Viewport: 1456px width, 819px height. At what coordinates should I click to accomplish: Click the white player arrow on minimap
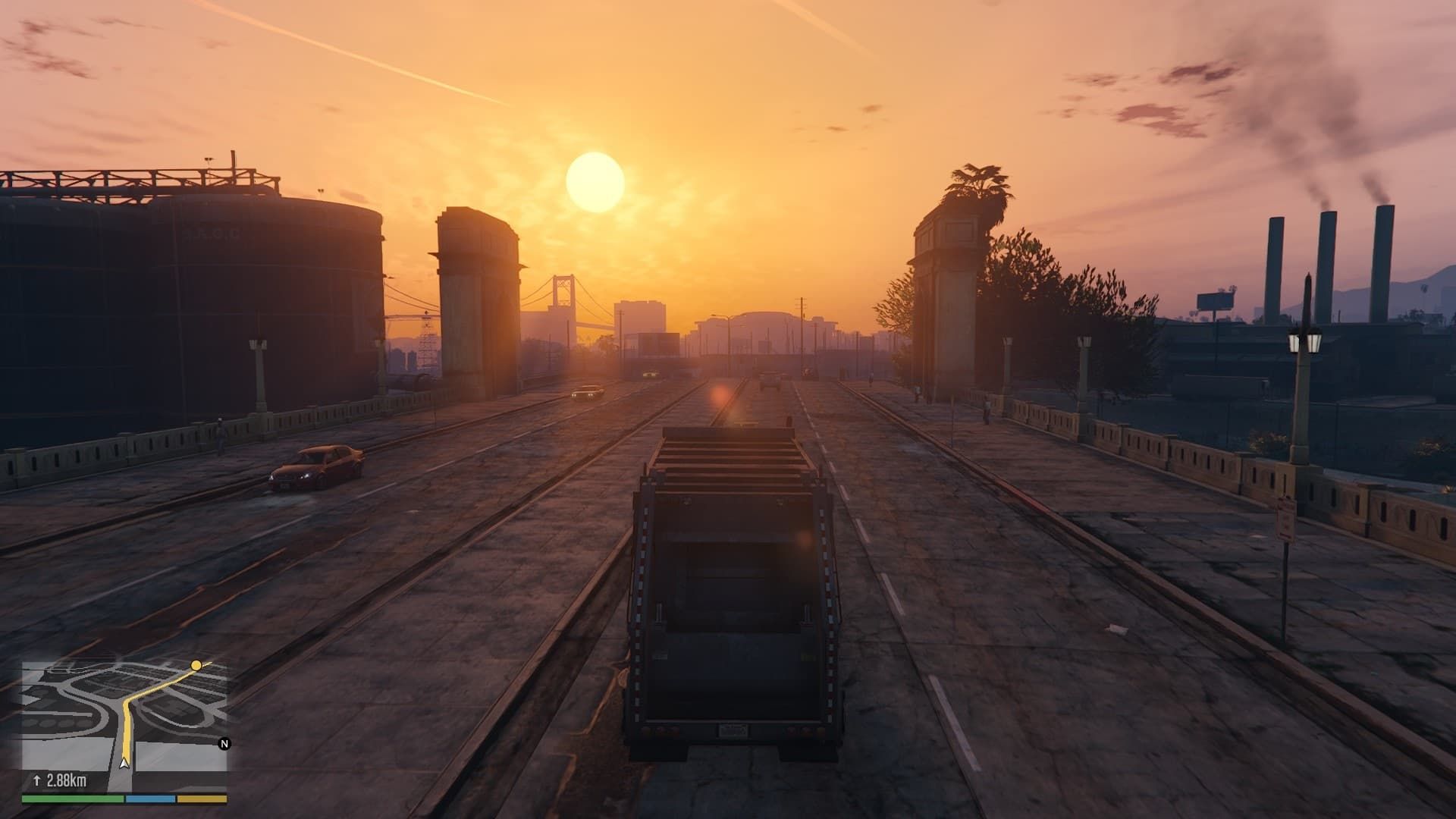tap(124, 763)
